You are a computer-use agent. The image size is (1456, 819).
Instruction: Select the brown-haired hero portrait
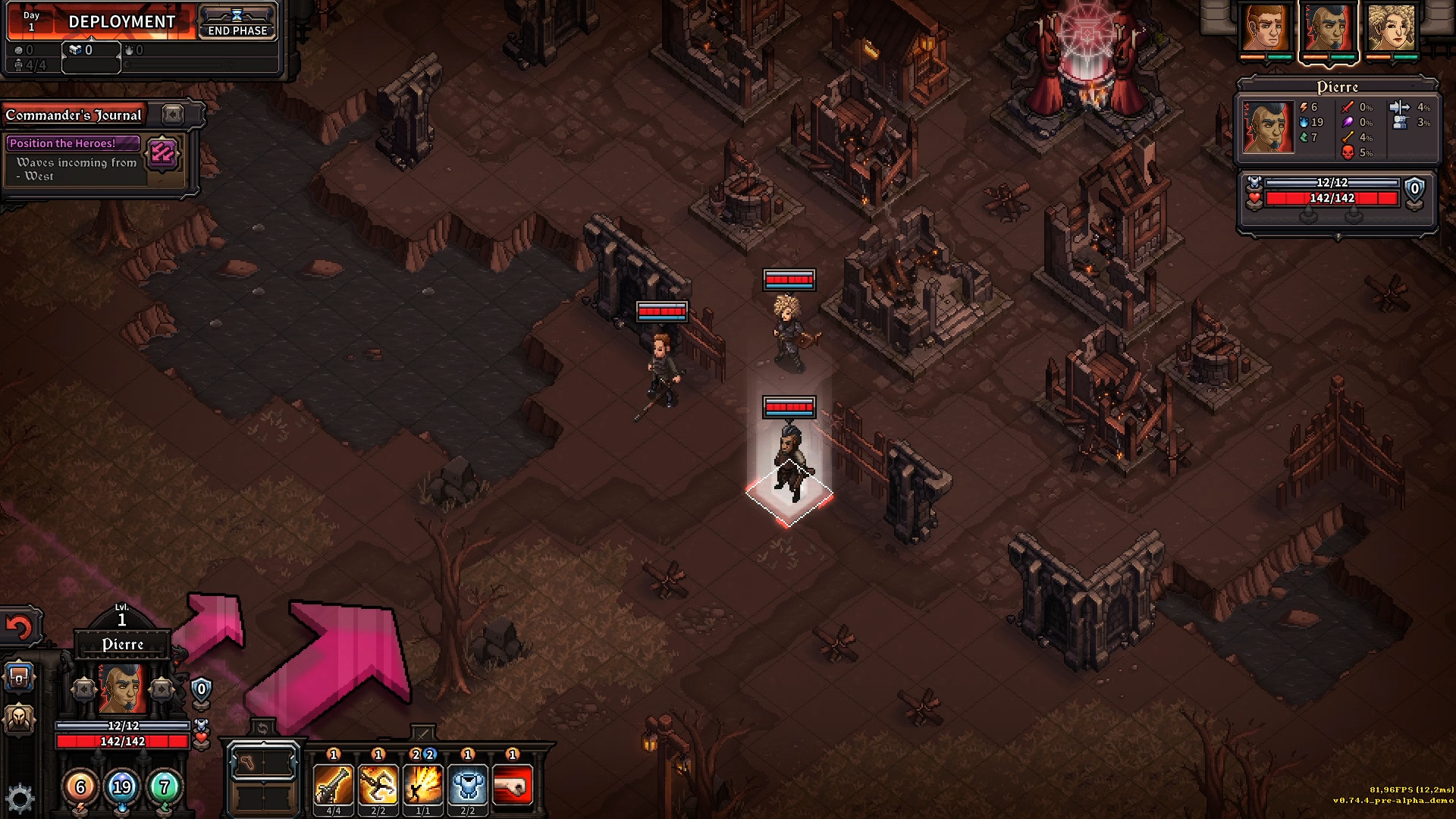click(1266, 29)
